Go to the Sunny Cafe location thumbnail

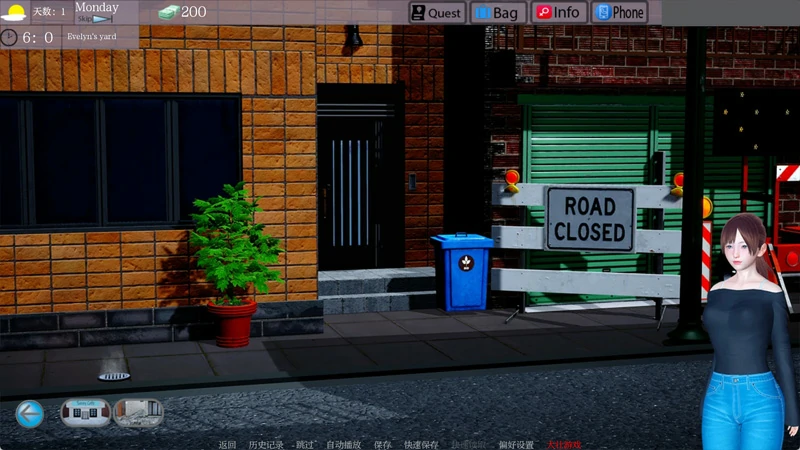pos(85,413)
